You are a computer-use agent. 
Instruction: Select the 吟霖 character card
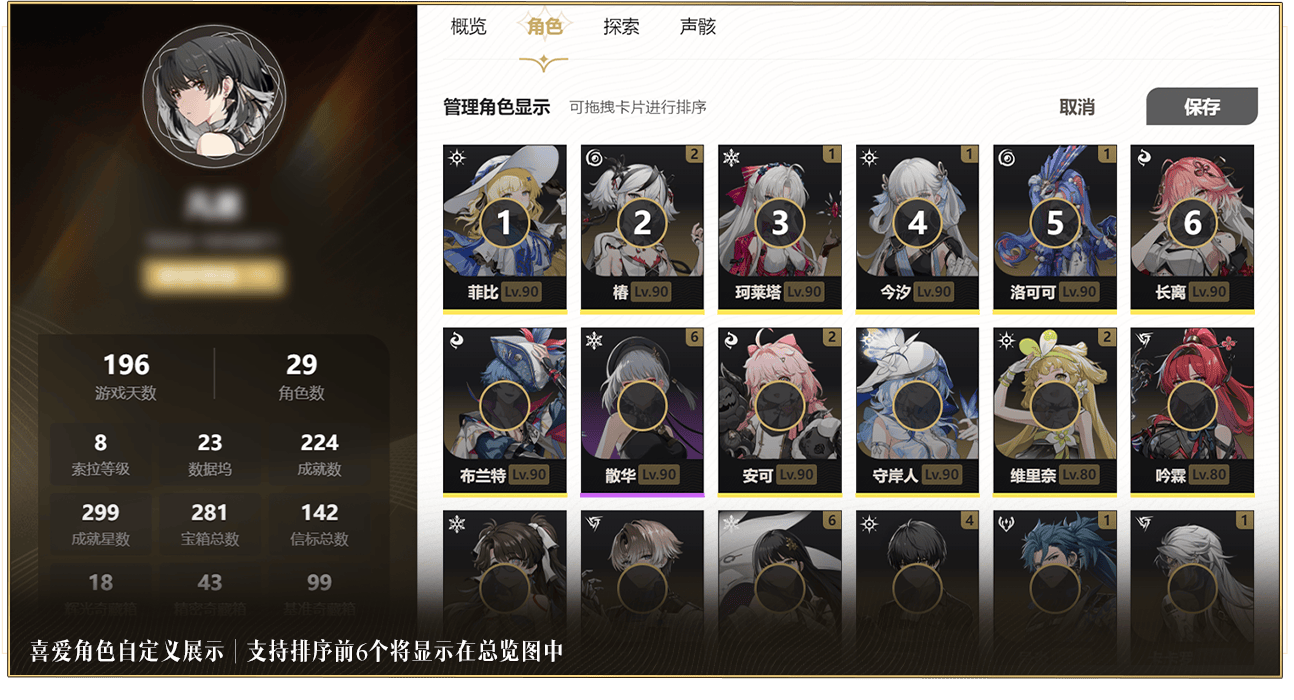(x=1192, y=410)
